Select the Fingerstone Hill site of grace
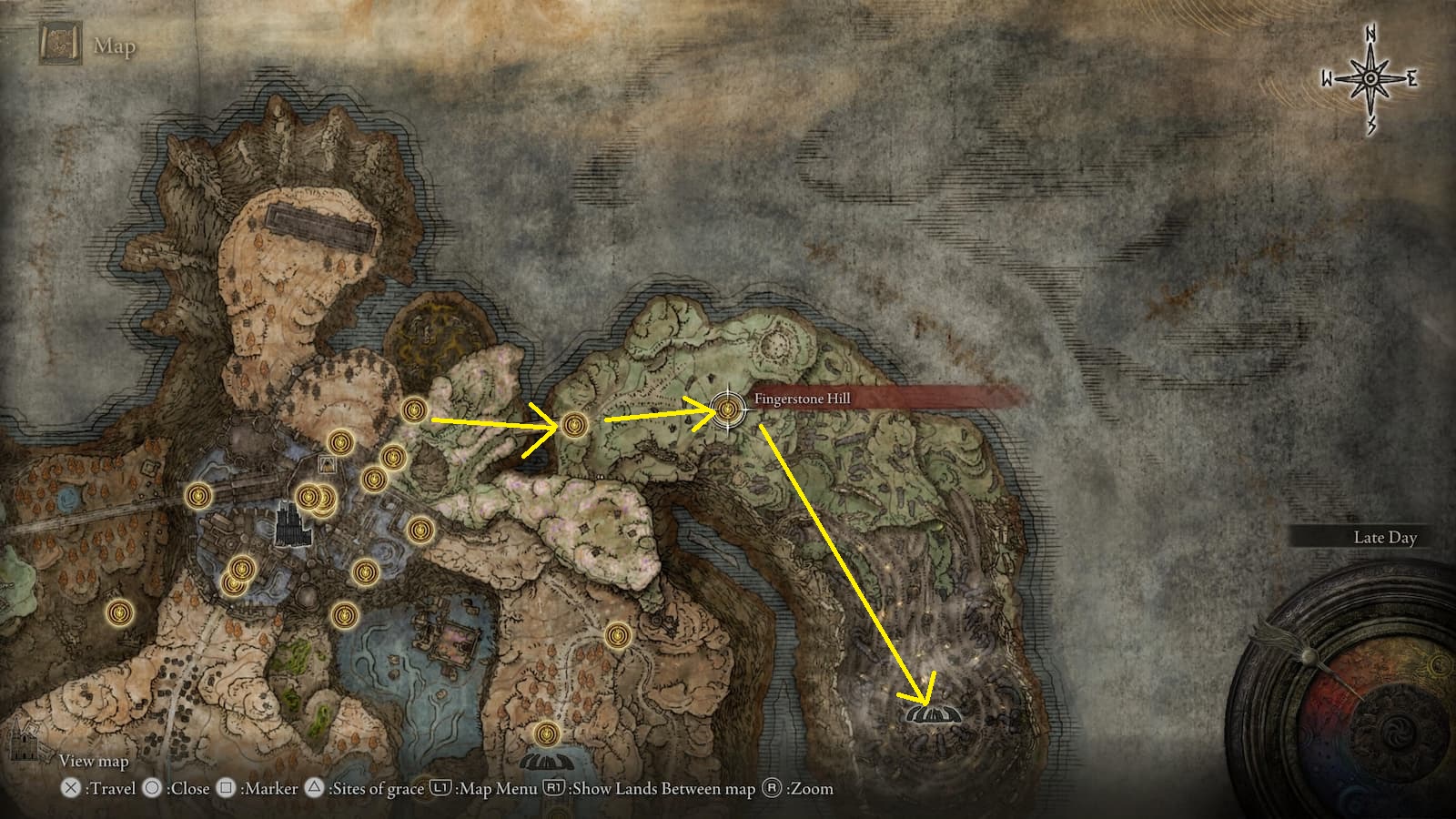 728,411
